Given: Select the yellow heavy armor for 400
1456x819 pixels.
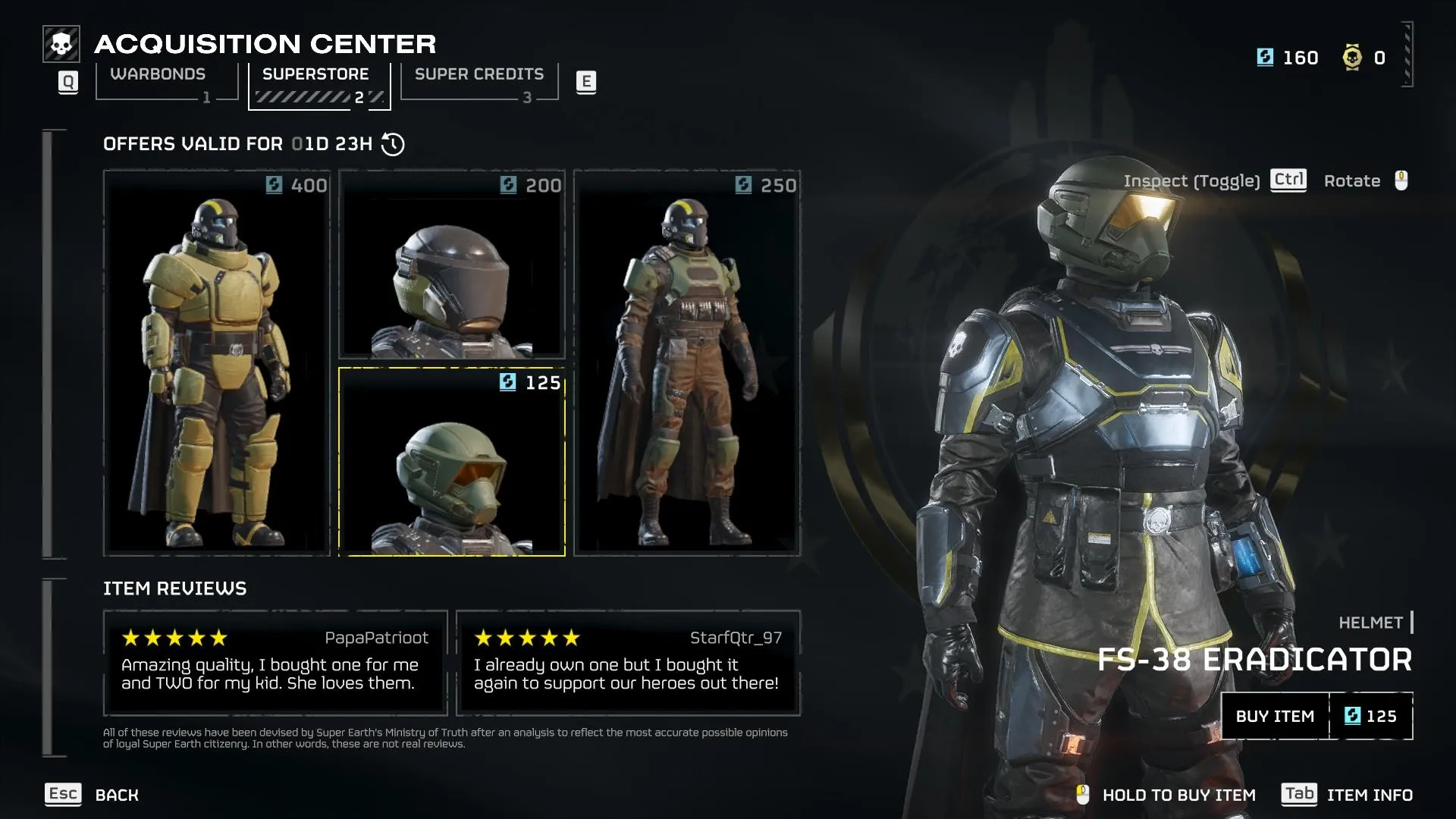Looking at the screenshot, I should (x=217, y=362).
